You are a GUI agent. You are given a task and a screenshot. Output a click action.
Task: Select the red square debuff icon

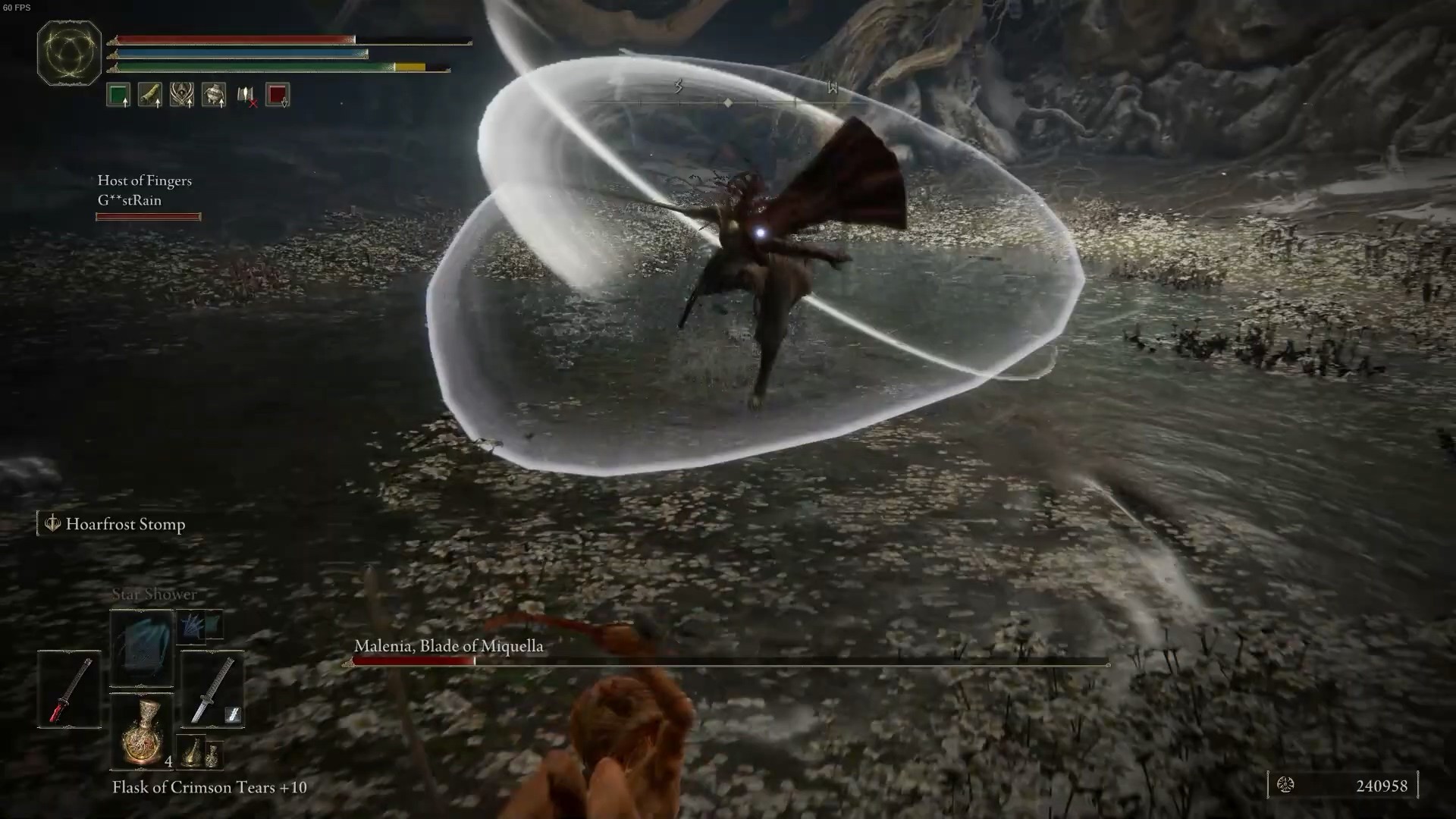tap(278, 96)
